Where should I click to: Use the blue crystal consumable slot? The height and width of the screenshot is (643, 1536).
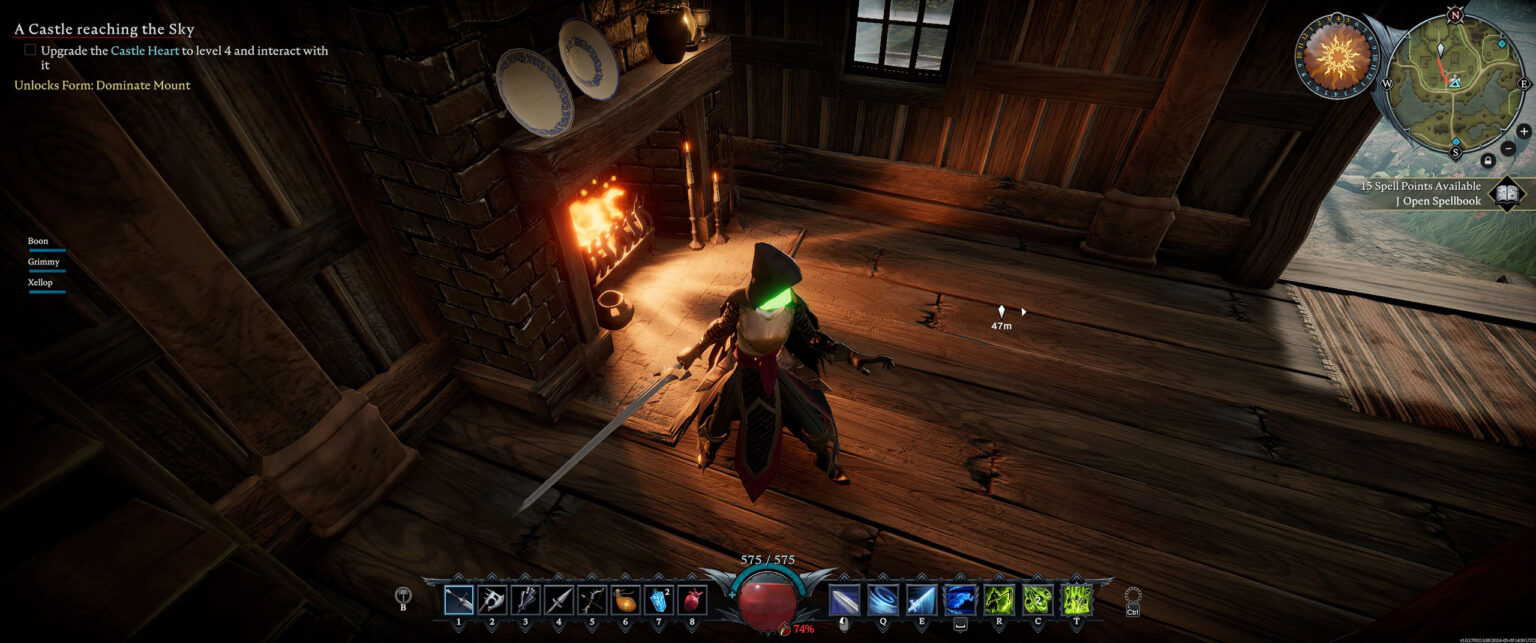click(x=658, y=599)
